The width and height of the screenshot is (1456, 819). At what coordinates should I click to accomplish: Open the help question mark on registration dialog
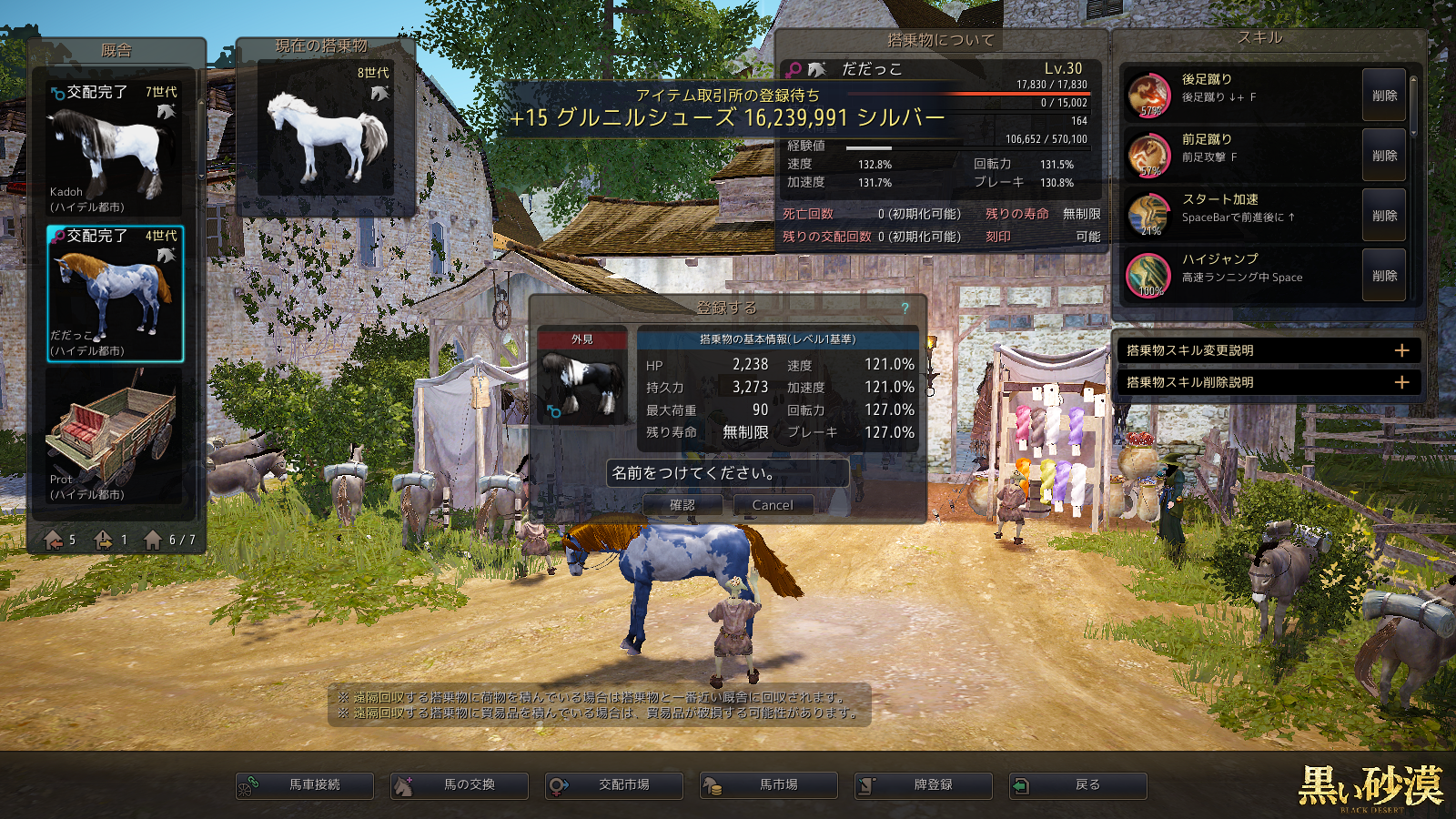[x=905, y=308]
